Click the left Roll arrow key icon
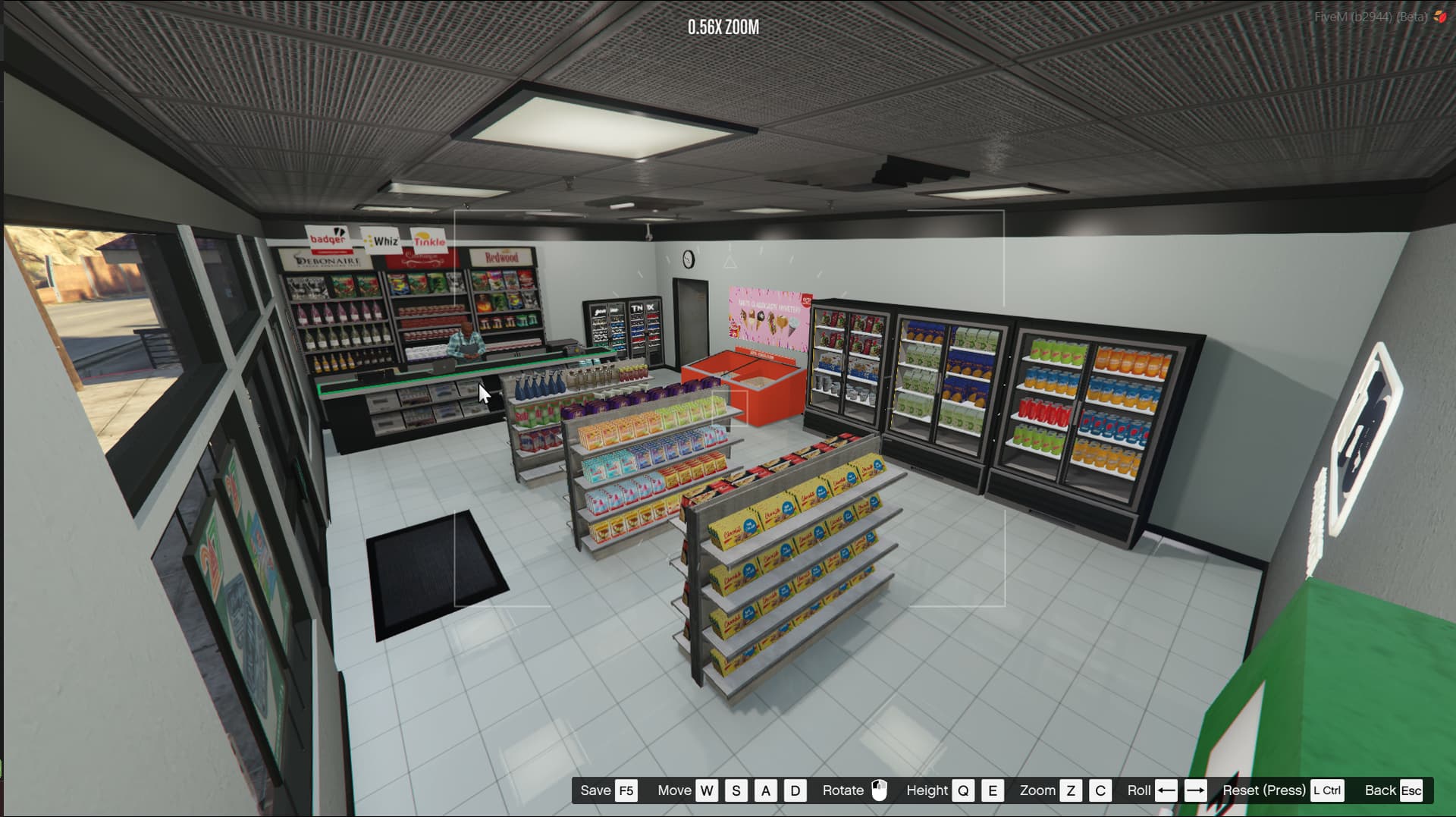 point(1167,790)
